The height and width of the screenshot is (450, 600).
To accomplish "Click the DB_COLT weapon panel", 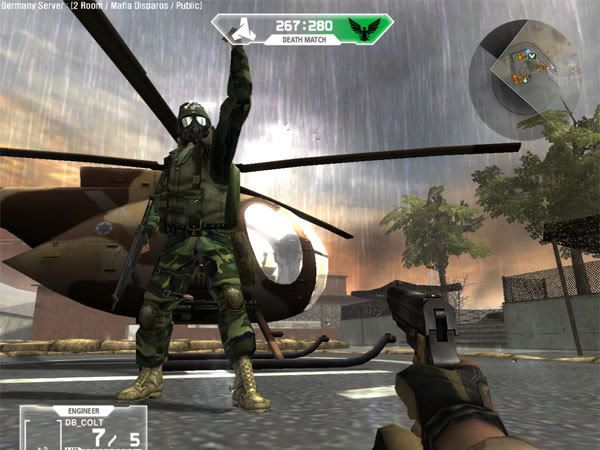I will click(85, 426).
